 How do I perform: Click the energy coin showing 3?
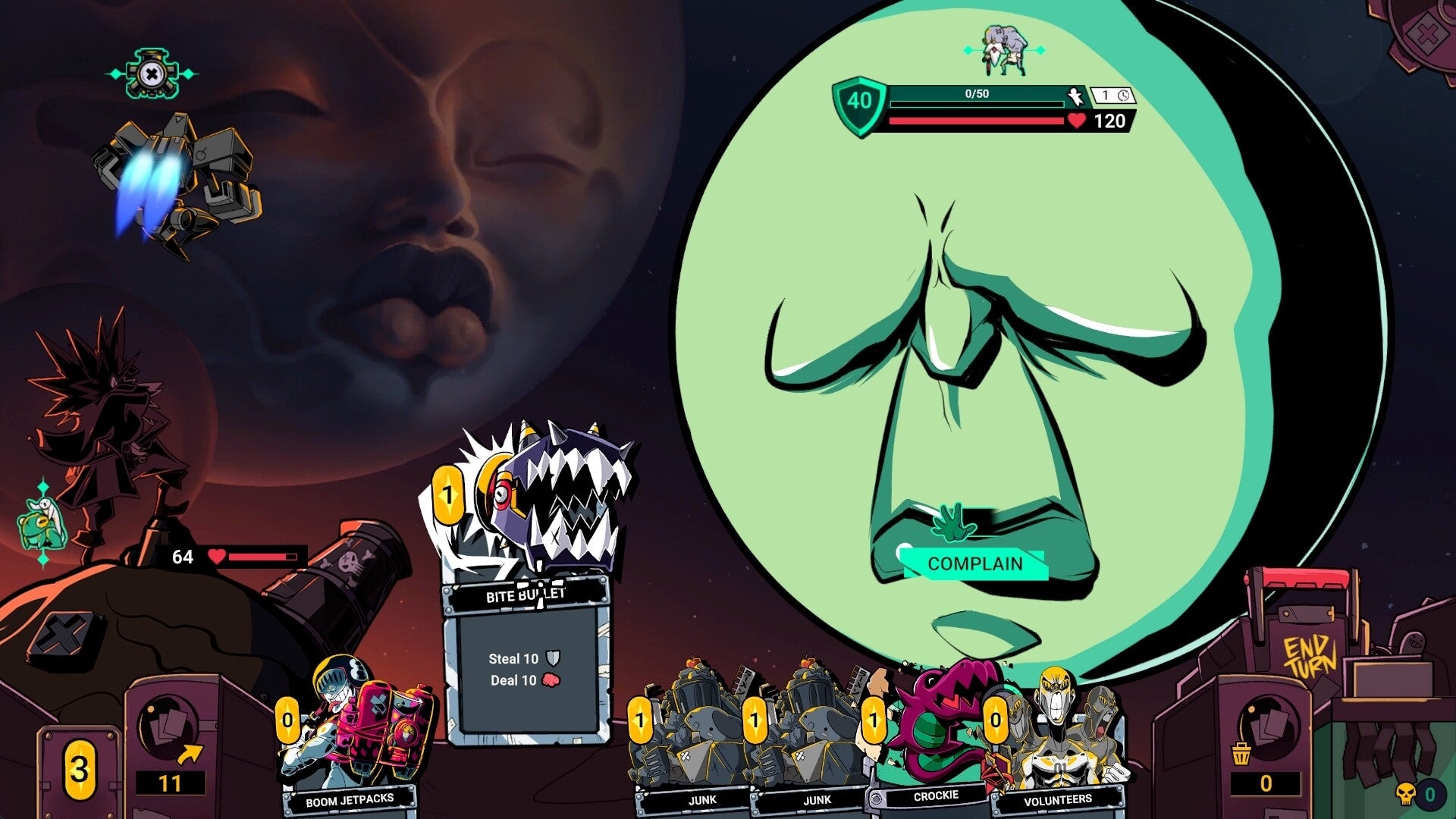pos(80,768)
